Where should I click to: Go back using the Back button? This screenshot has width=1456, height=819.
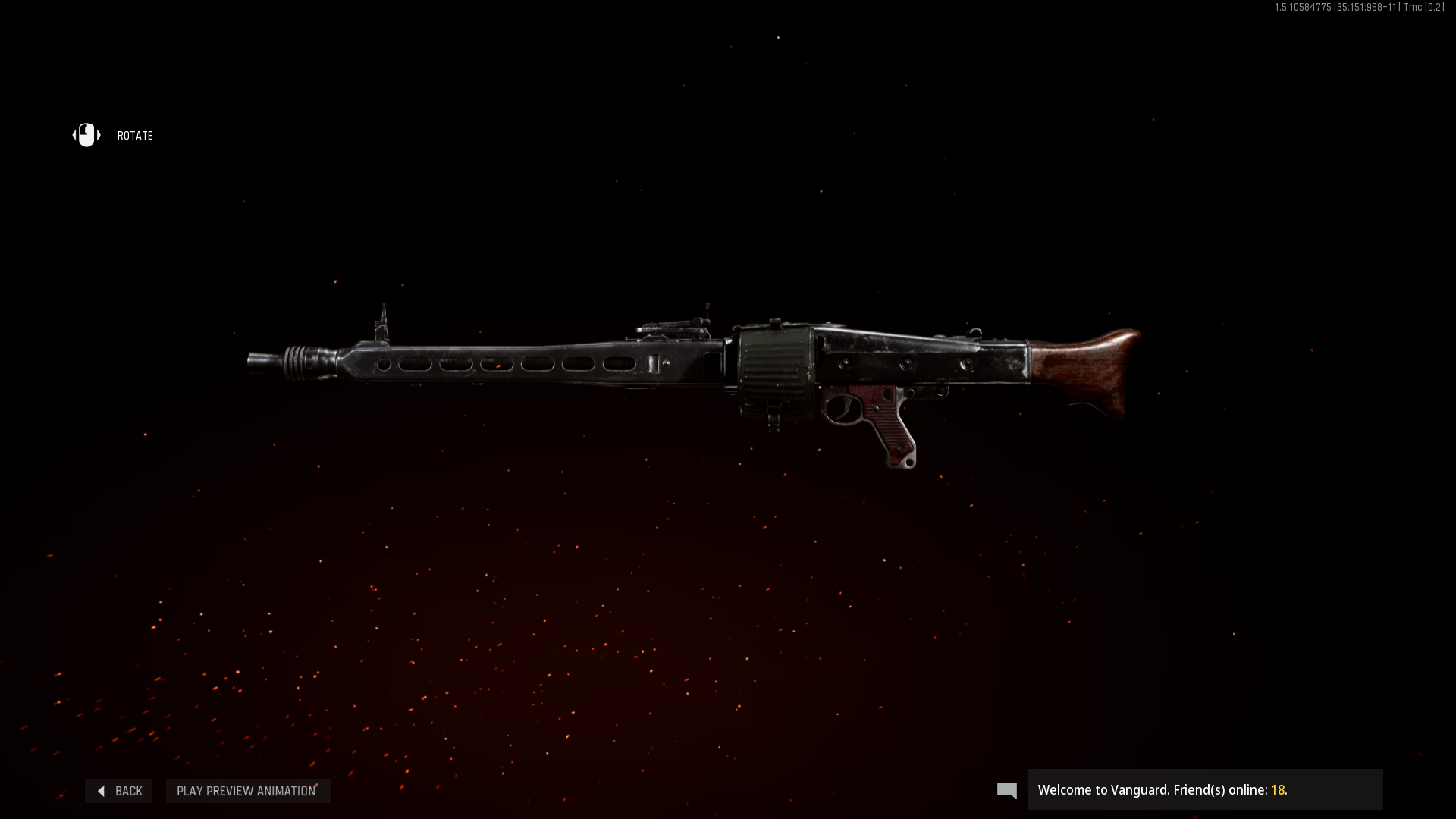[119, 791]
